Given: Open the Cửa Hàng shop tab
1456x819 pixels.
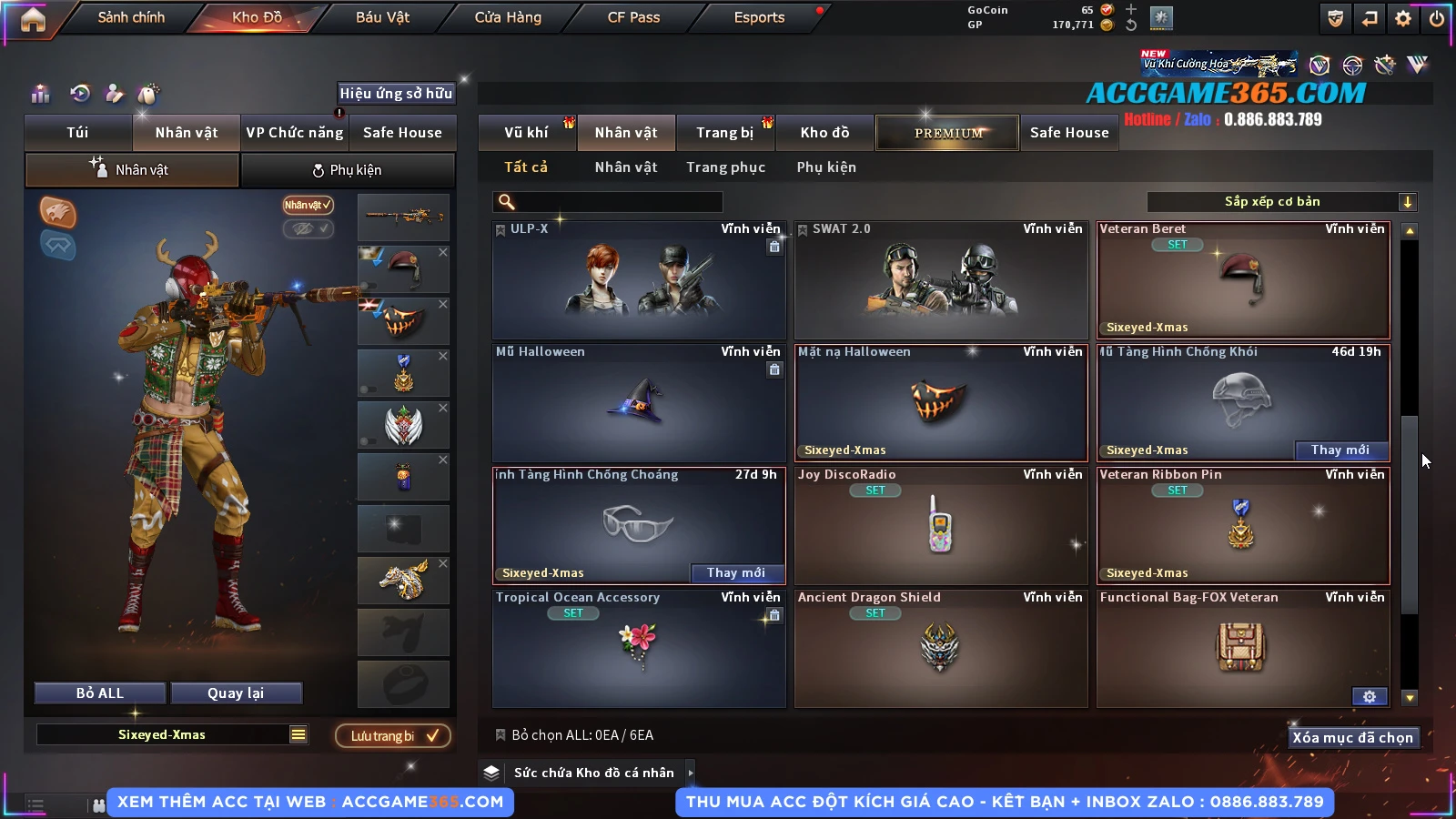Looking at the screenshot, I should point(508,17).
